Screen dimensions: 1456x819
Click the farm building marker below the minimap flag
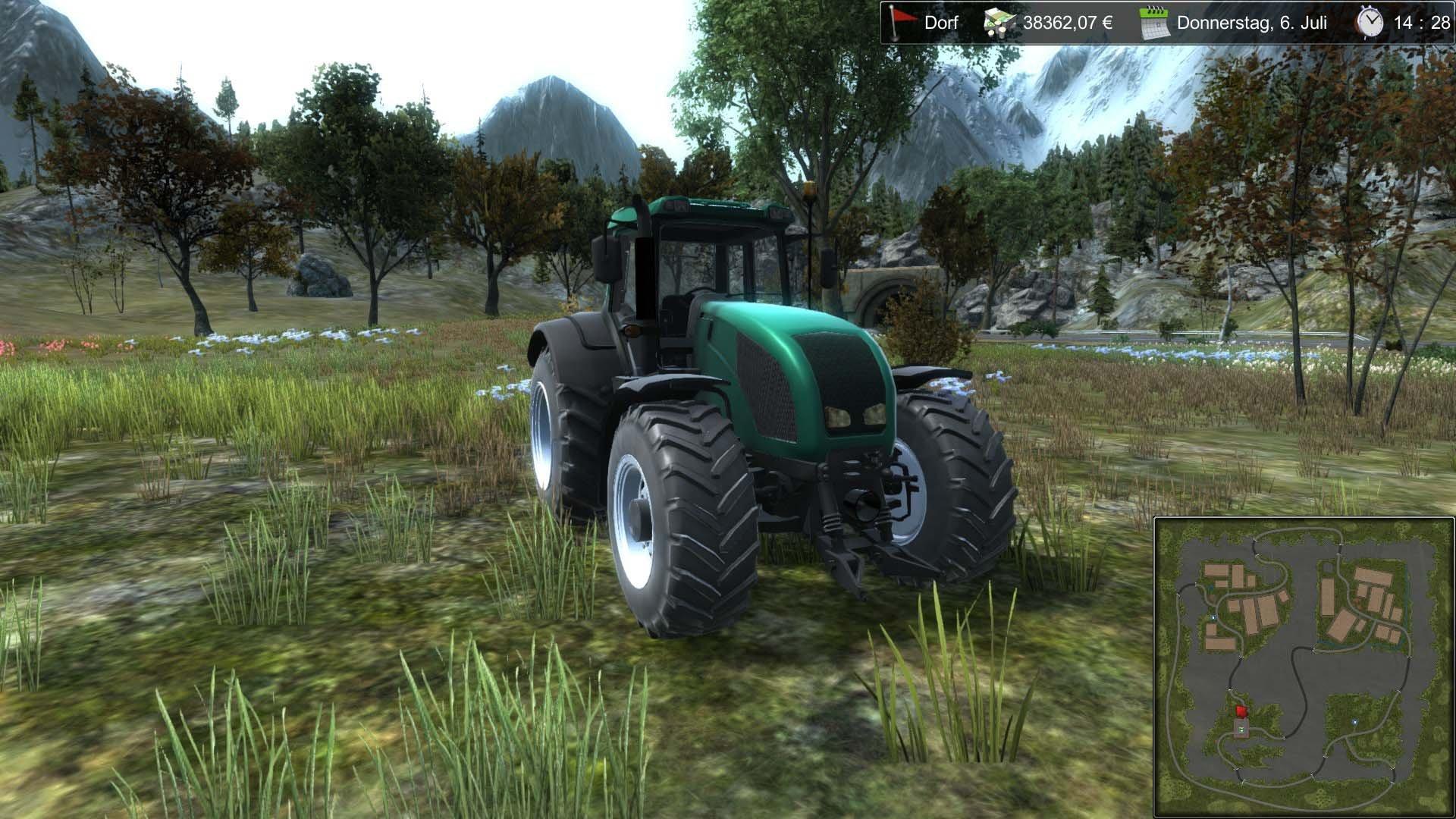(x=1241, y=728)
